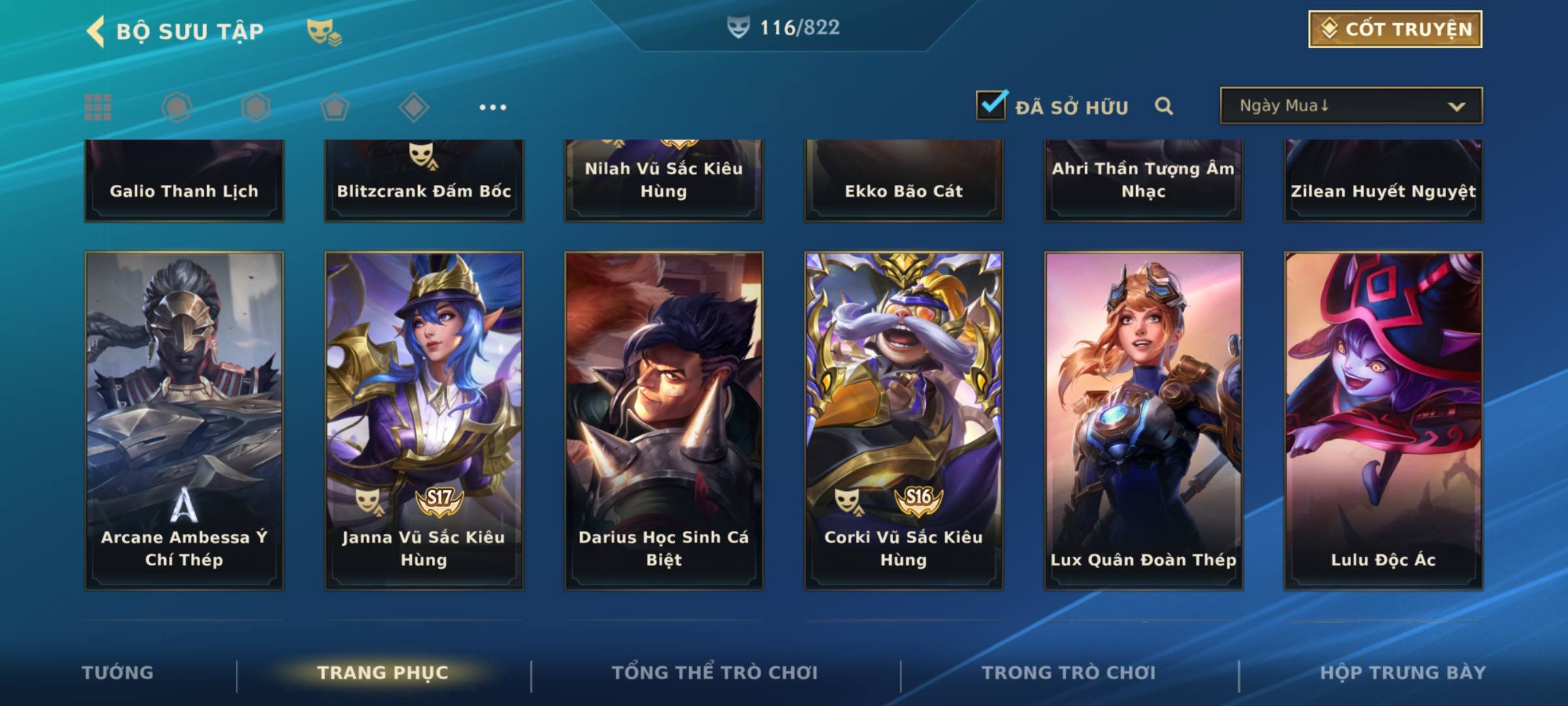Switch to Tổng Thể Trò Chơi tab

point(715,673)
